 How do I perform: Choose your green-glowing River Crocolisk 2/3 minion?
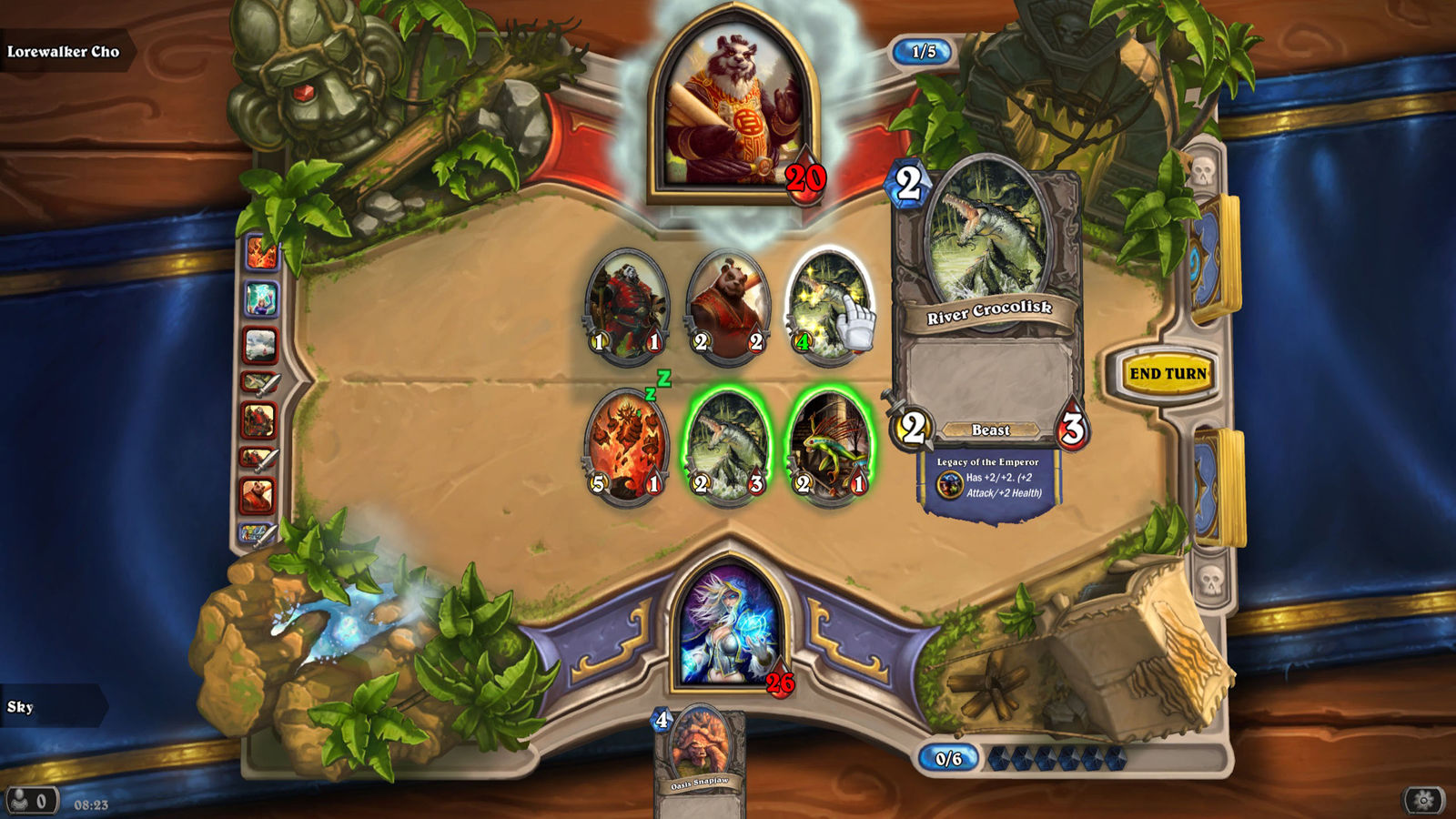[x=728, y=446]
